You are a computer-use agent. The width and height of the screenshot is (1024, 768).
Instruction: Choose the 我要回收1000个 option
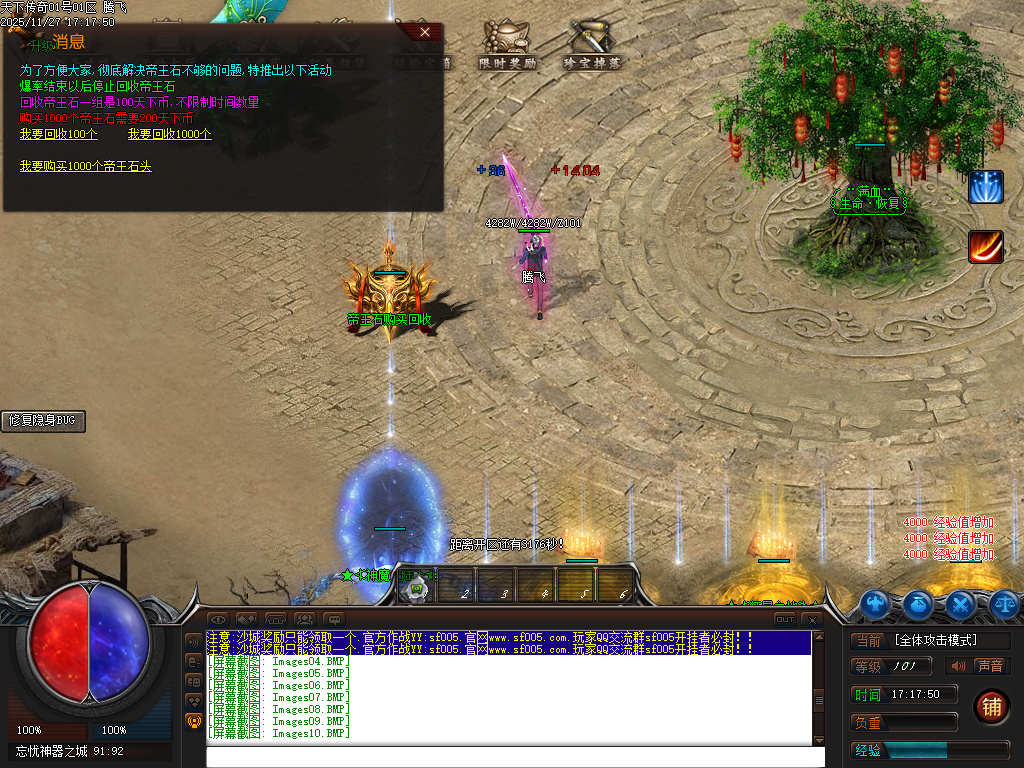point(170,134)
